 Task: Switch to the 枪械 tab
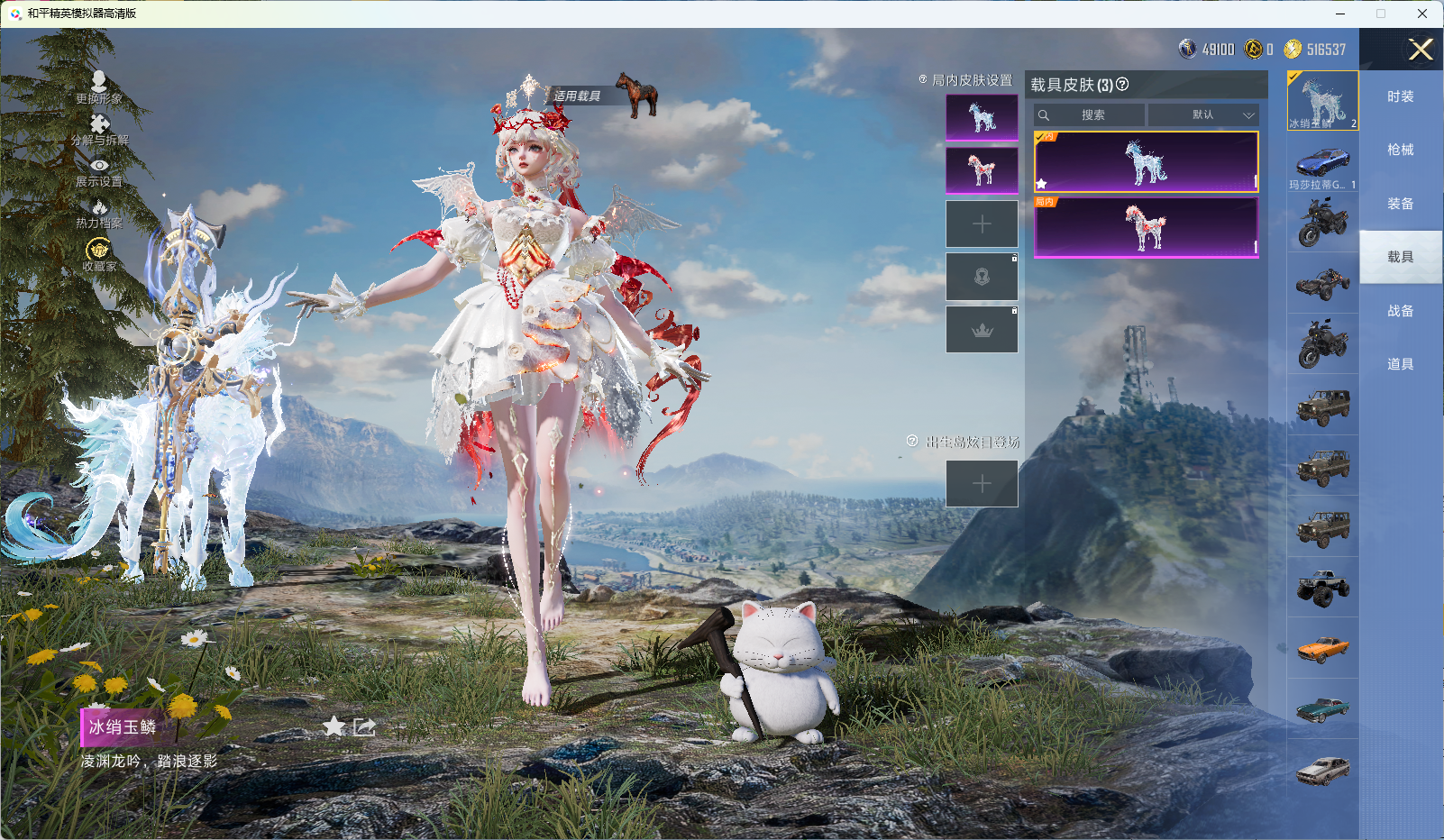[1400, 150]
